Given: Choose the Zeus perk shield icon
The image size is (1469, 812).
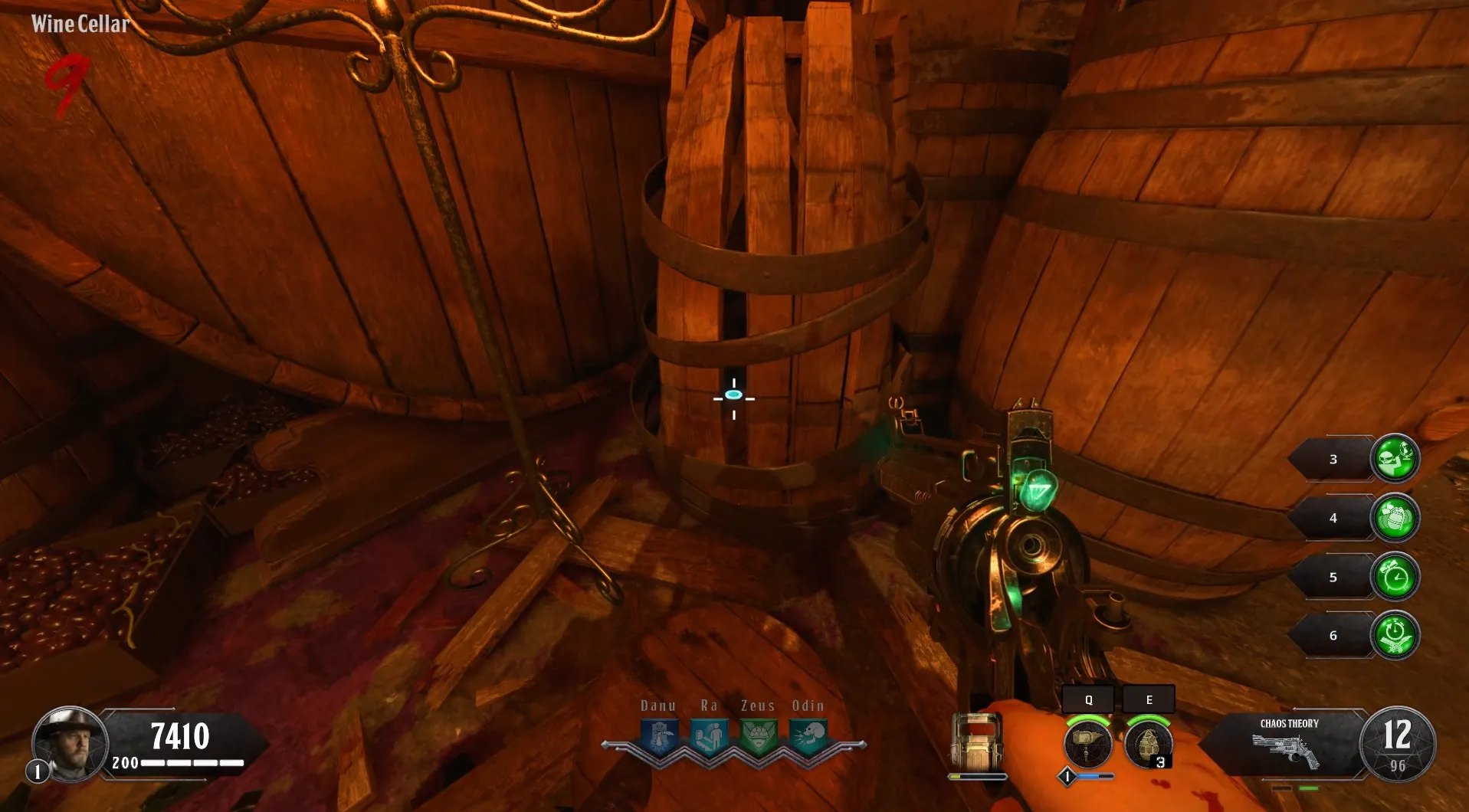Looking at the screenshot, I should pos(759,737).
